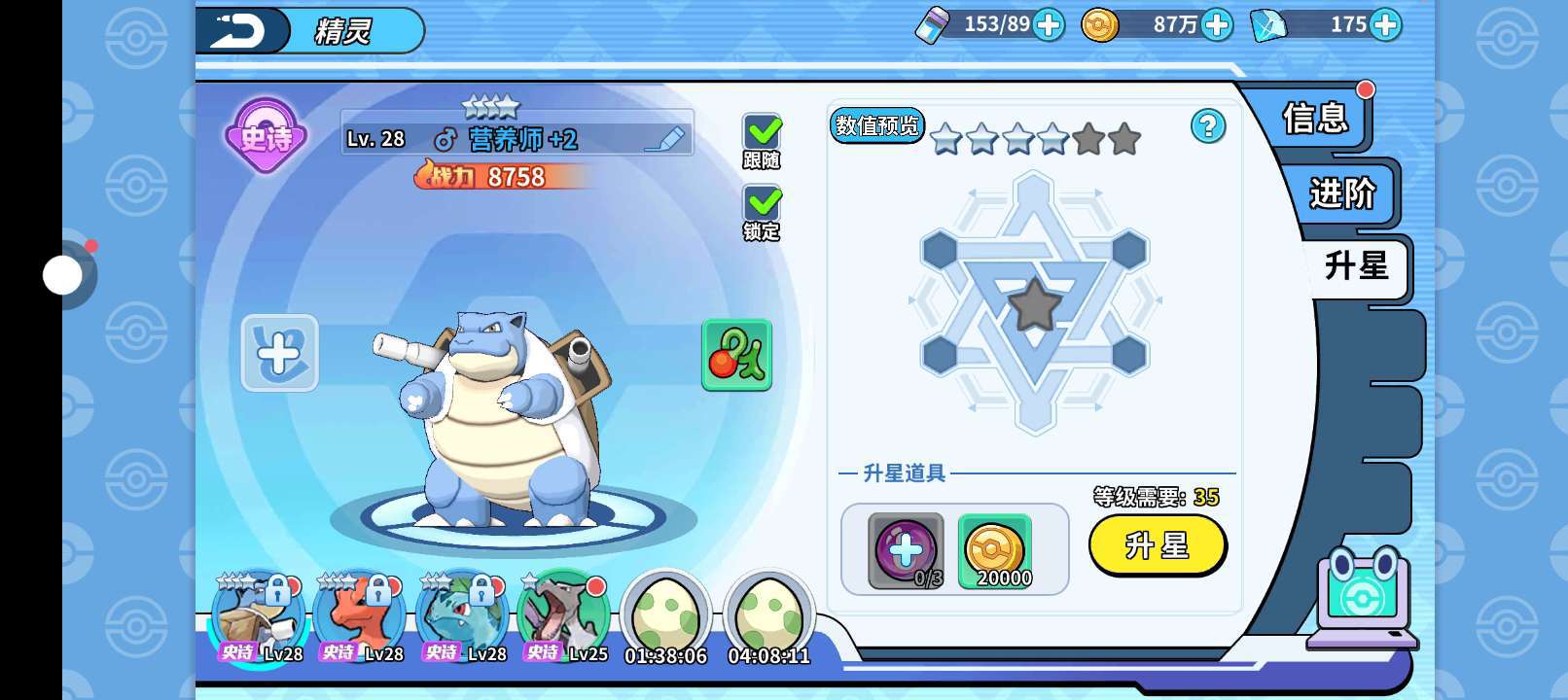Select the Ivysaur team portrait

(463, 614)
